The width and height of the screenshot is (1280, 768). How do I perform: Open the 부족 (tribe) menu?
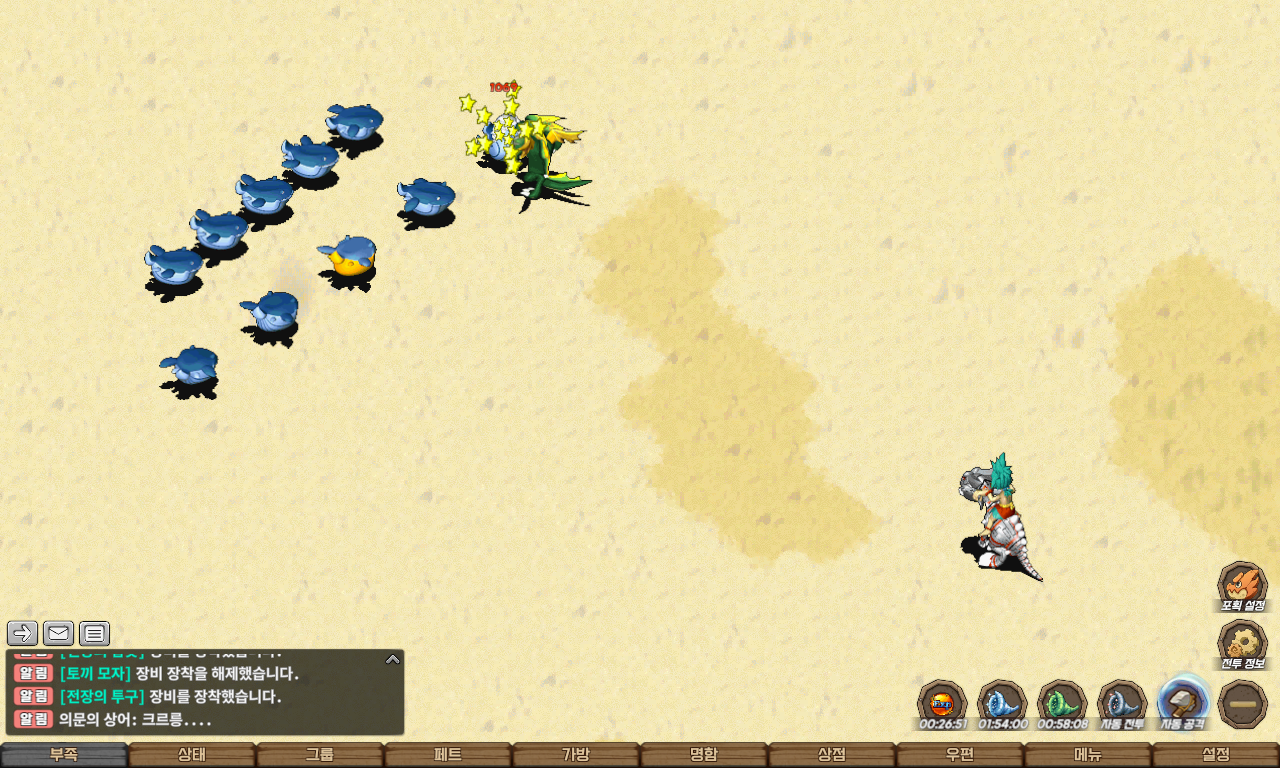click(x=64, y=755)
